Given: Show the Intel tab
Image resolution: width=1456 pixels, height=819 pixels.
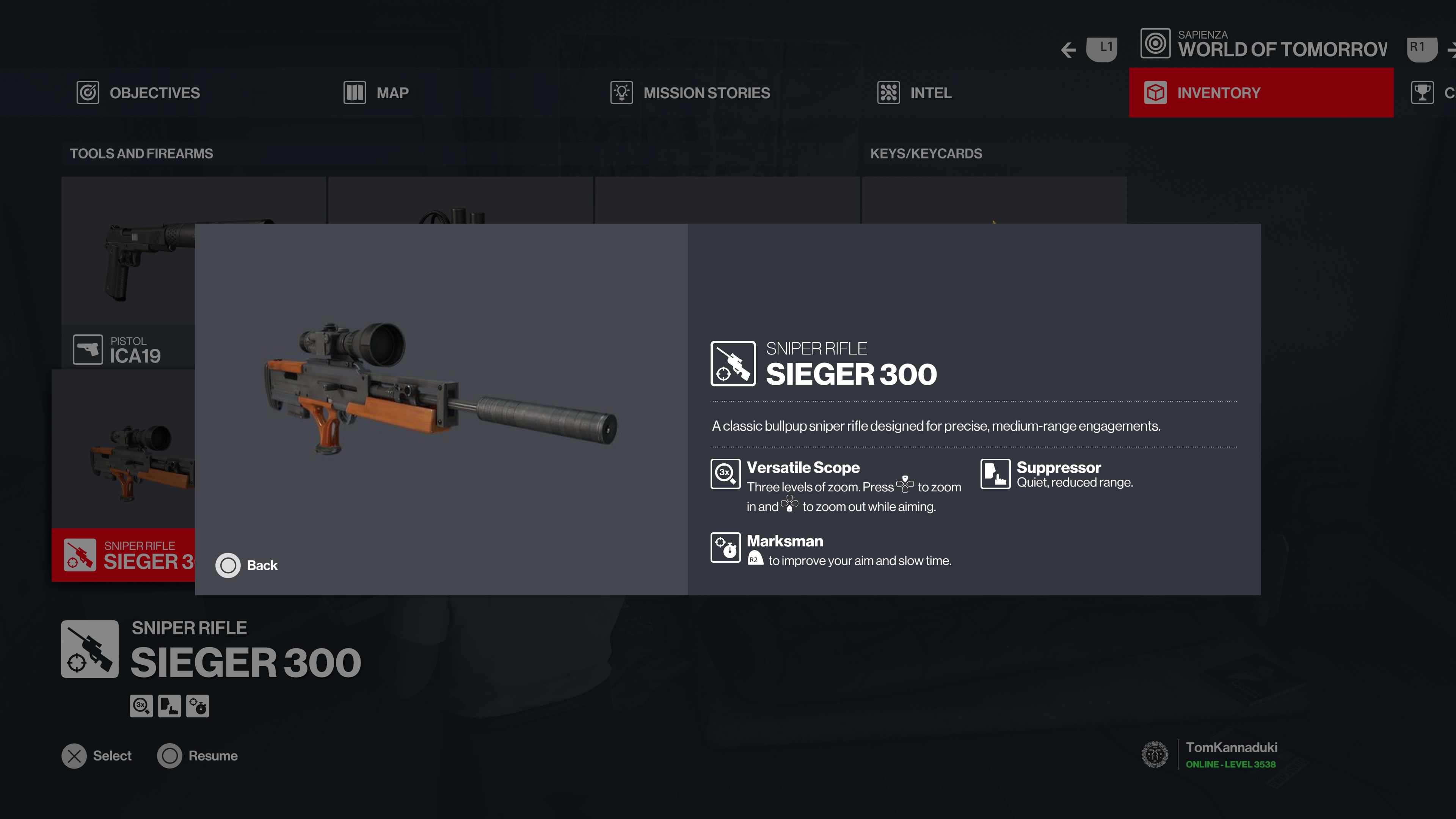Looking at the screenshot, I should point(915,93).
